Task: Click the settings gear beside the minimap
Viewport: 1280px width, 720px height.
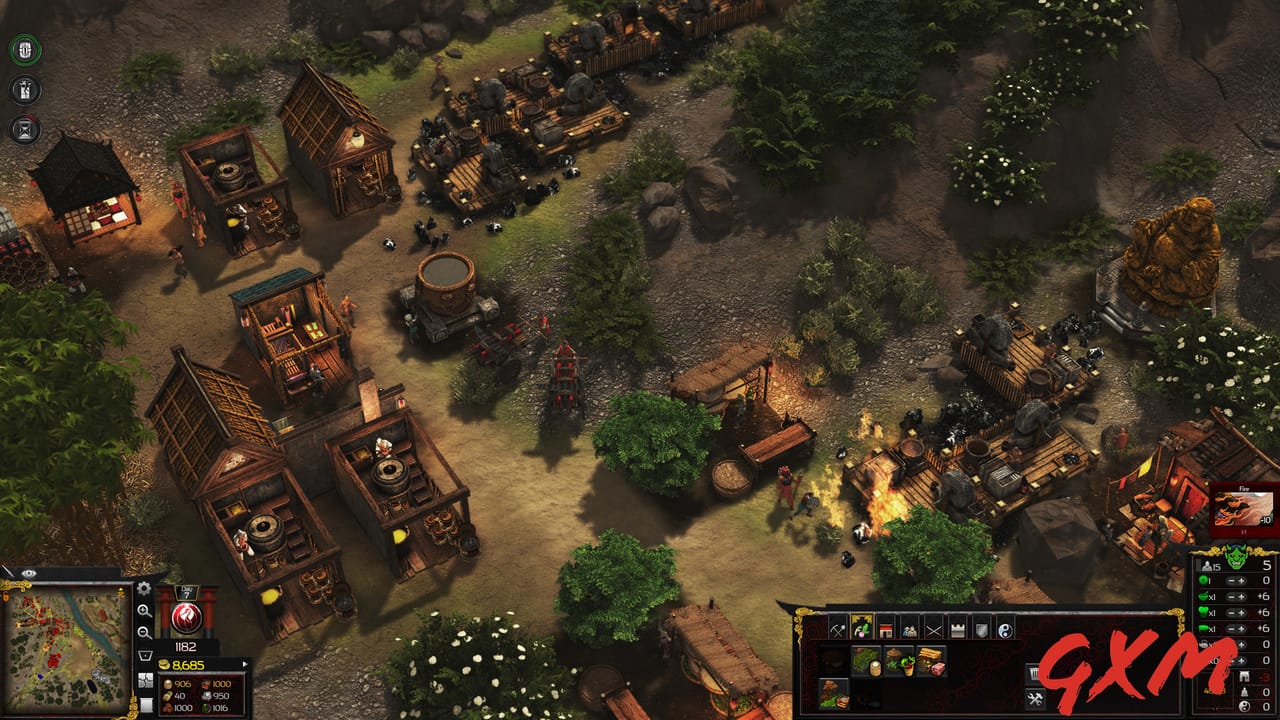Action: coord(143,588)
